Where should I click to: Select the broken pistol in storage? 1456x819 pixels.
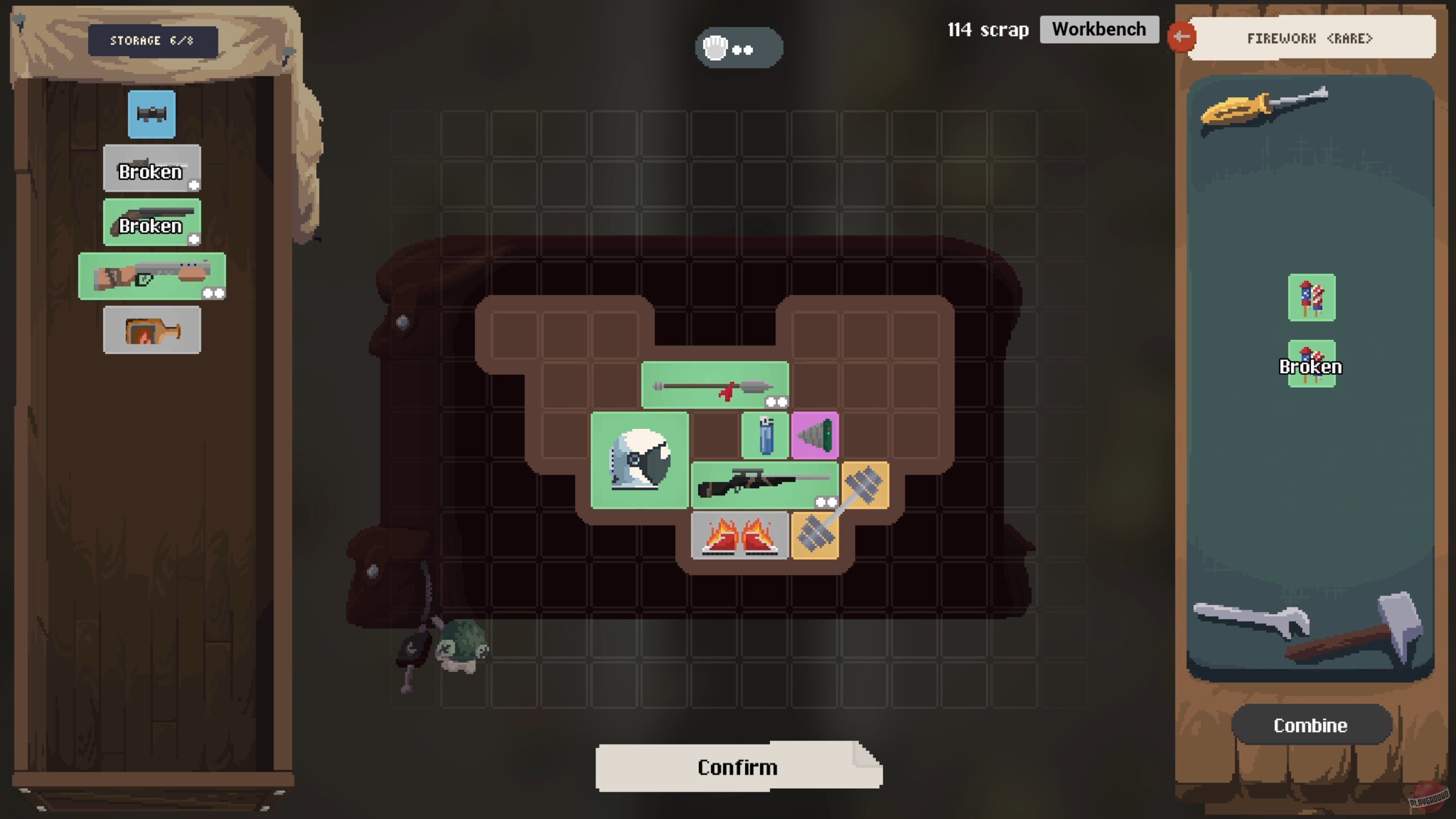151,169
